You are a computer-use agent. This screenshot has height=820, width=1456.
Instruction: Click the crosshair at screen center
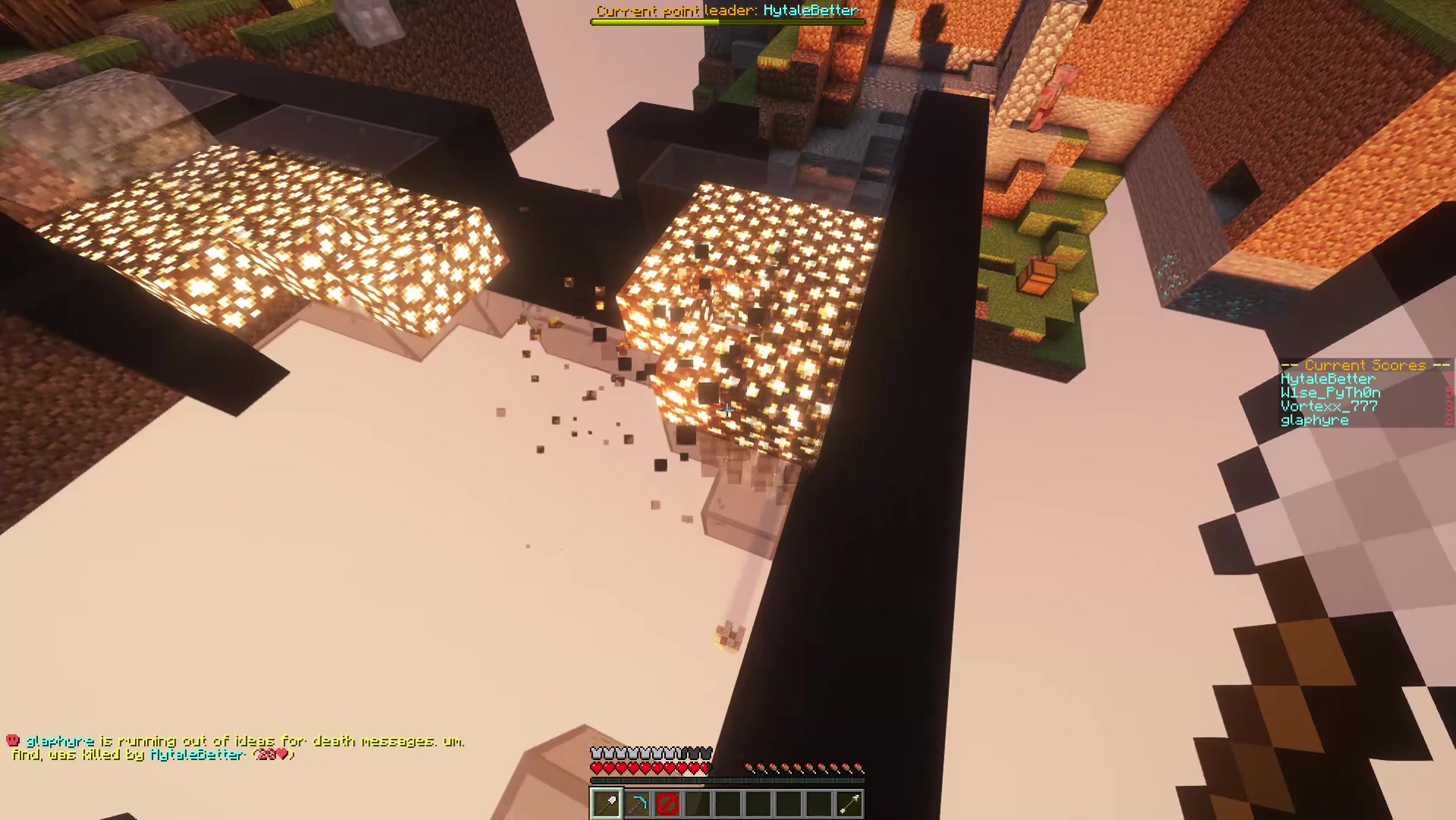[728, 410]
